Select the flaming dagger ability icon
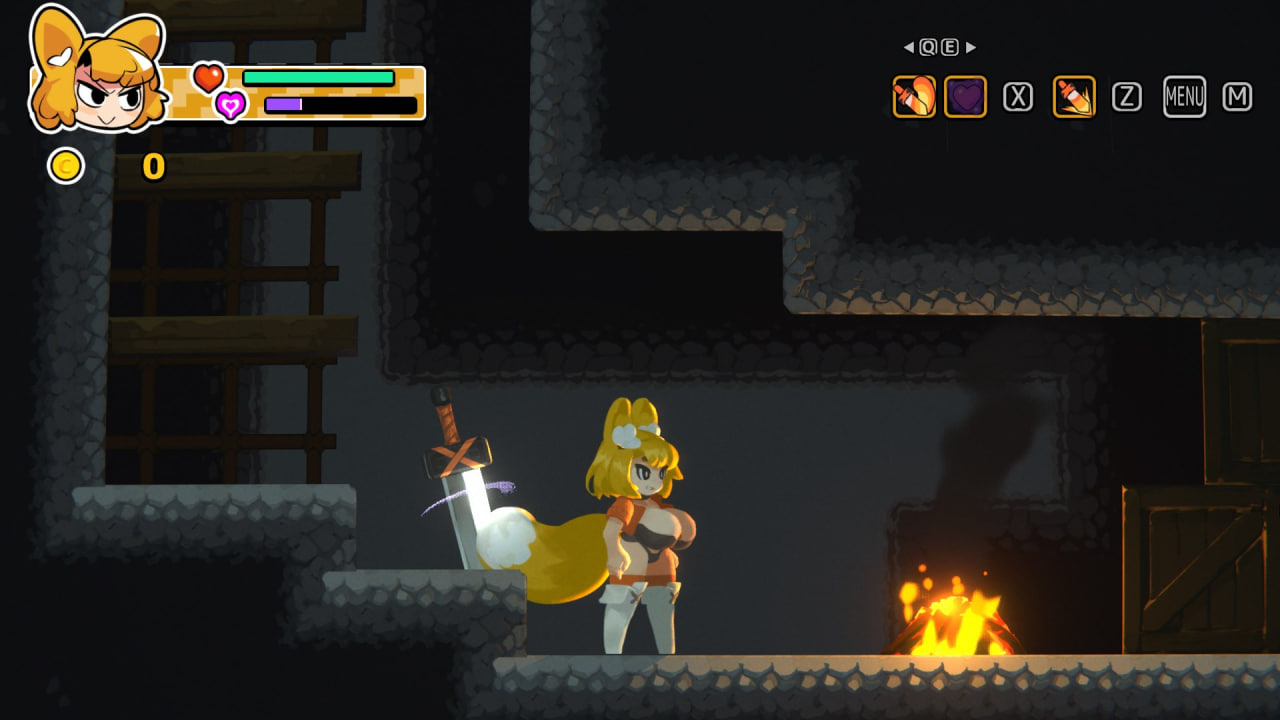This screenshot has height=720, width=1280. 913,97
